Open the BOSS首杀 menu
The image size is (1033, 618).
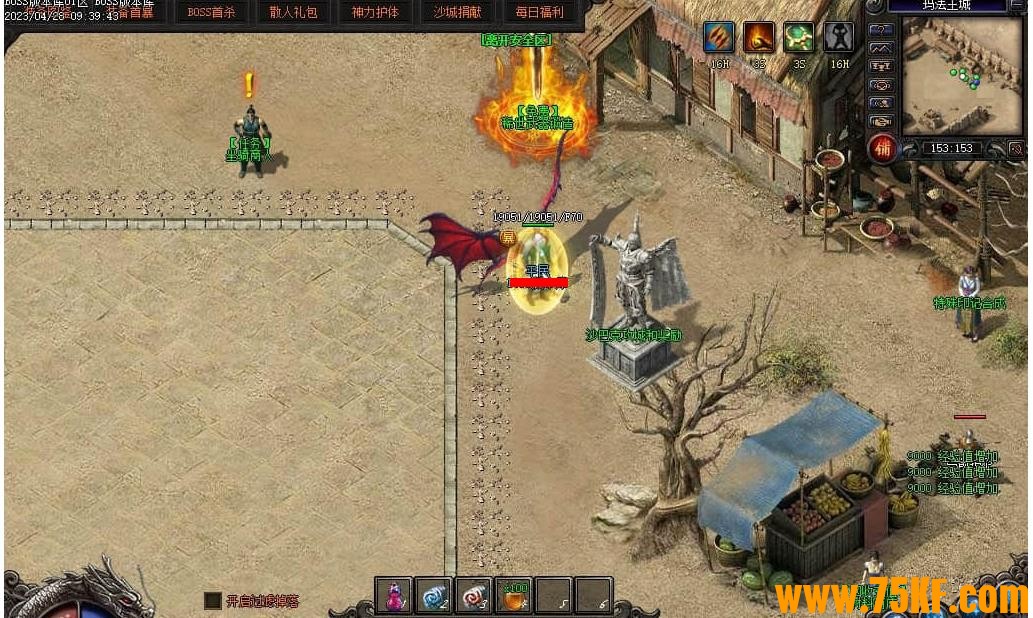pos(211,13)
